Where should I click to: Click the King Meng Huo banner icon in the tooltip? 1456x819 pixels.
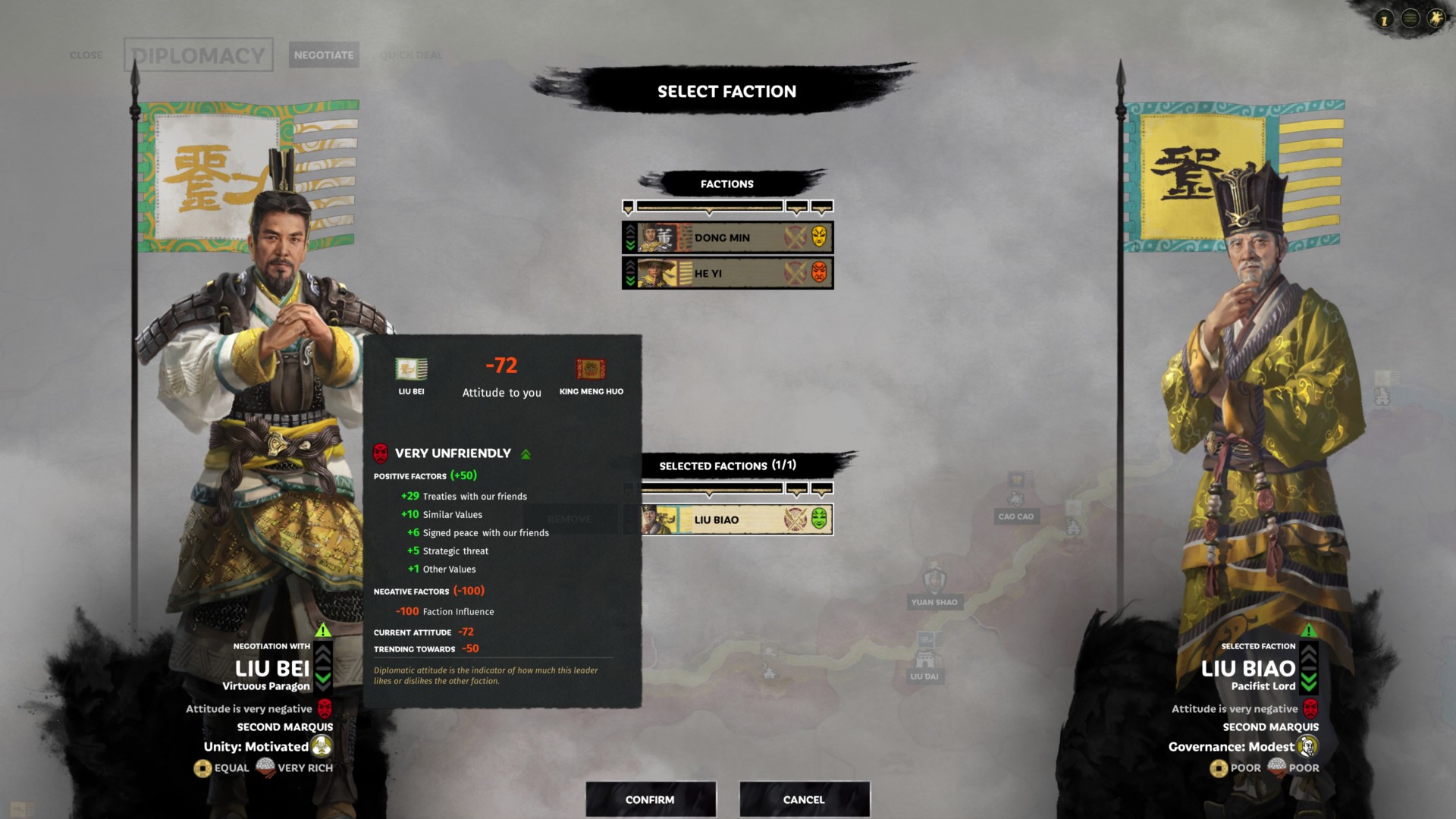point(591,369)
